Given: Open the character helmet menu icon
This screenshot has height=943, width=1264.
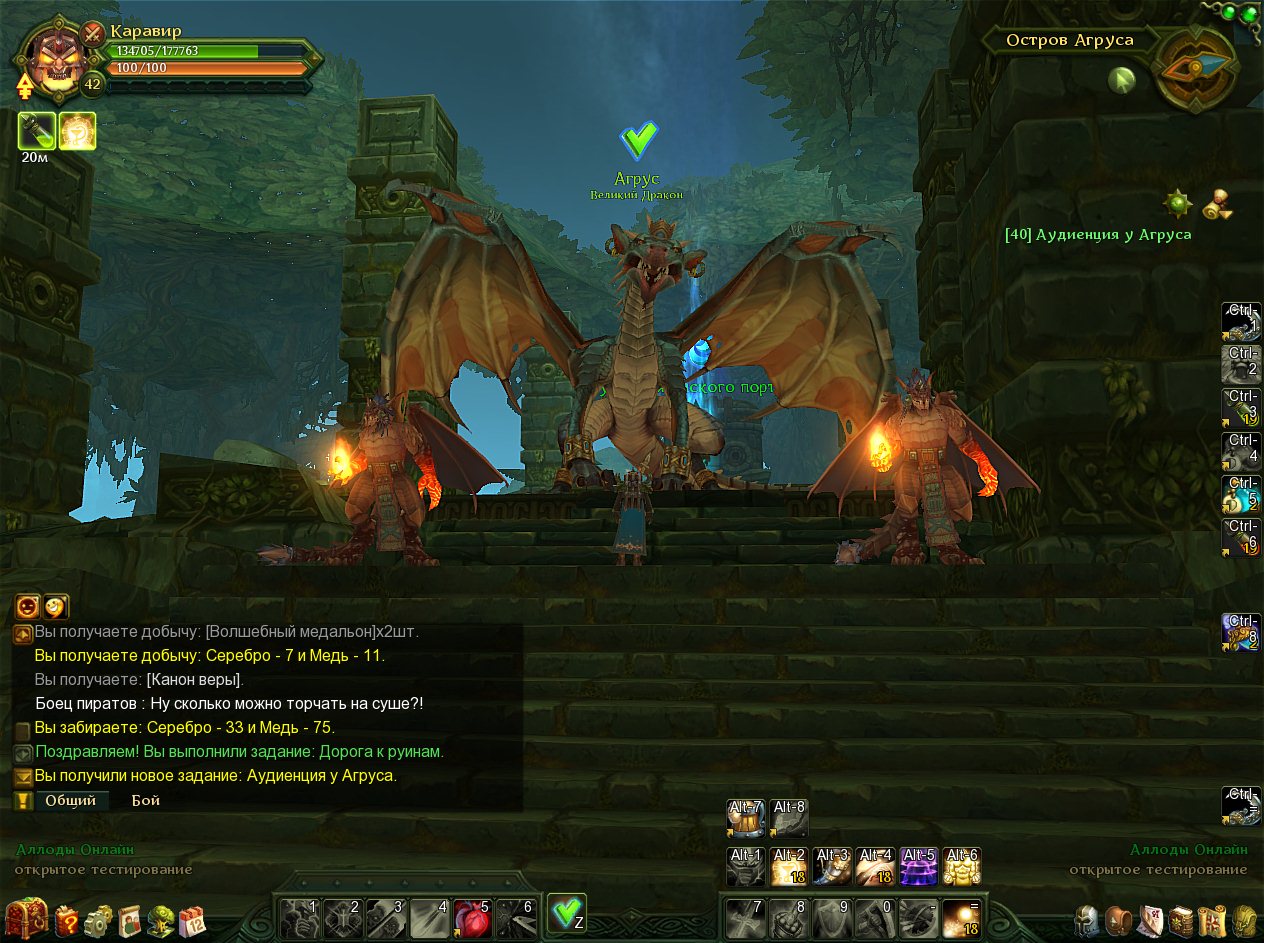Looking at the screenshot, I should tap(1088, 919).
